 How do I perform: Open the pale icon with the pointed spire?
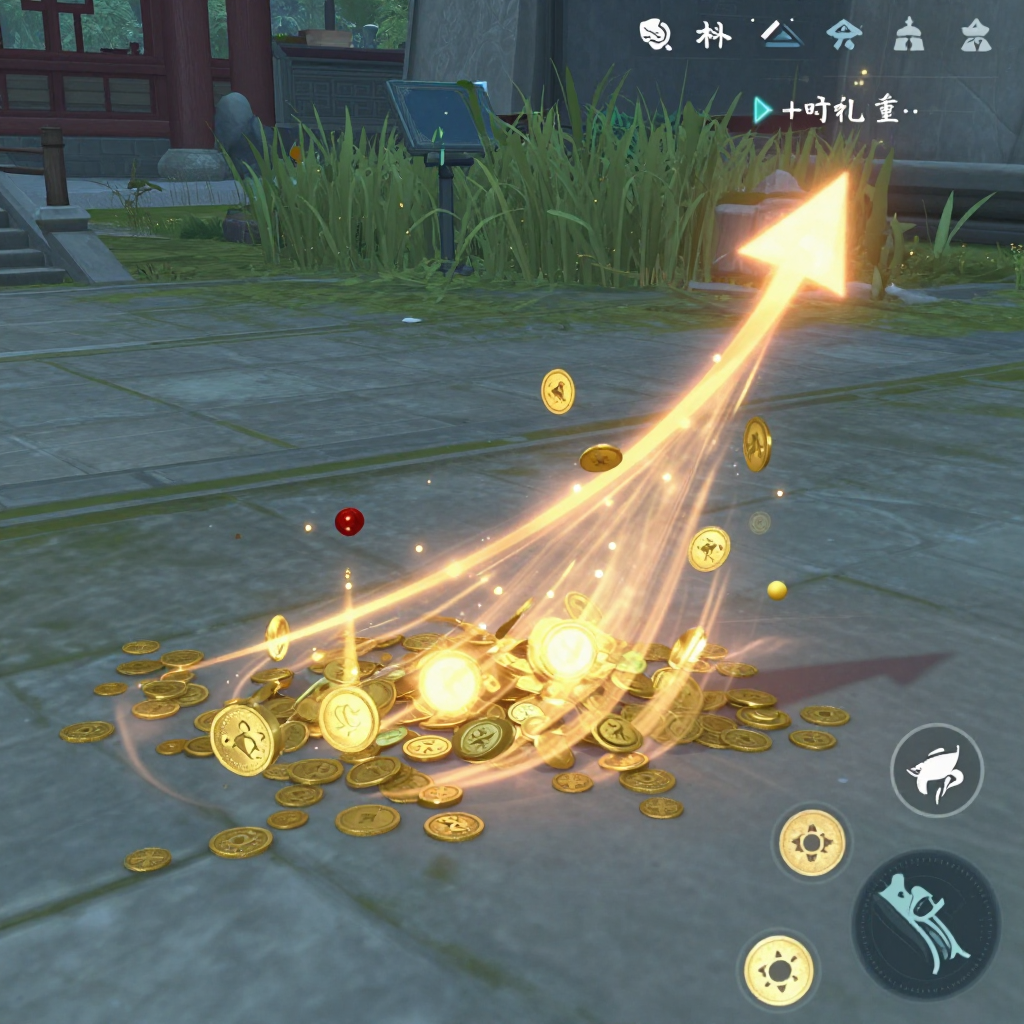pyautogui.click(x=909, y=36)
